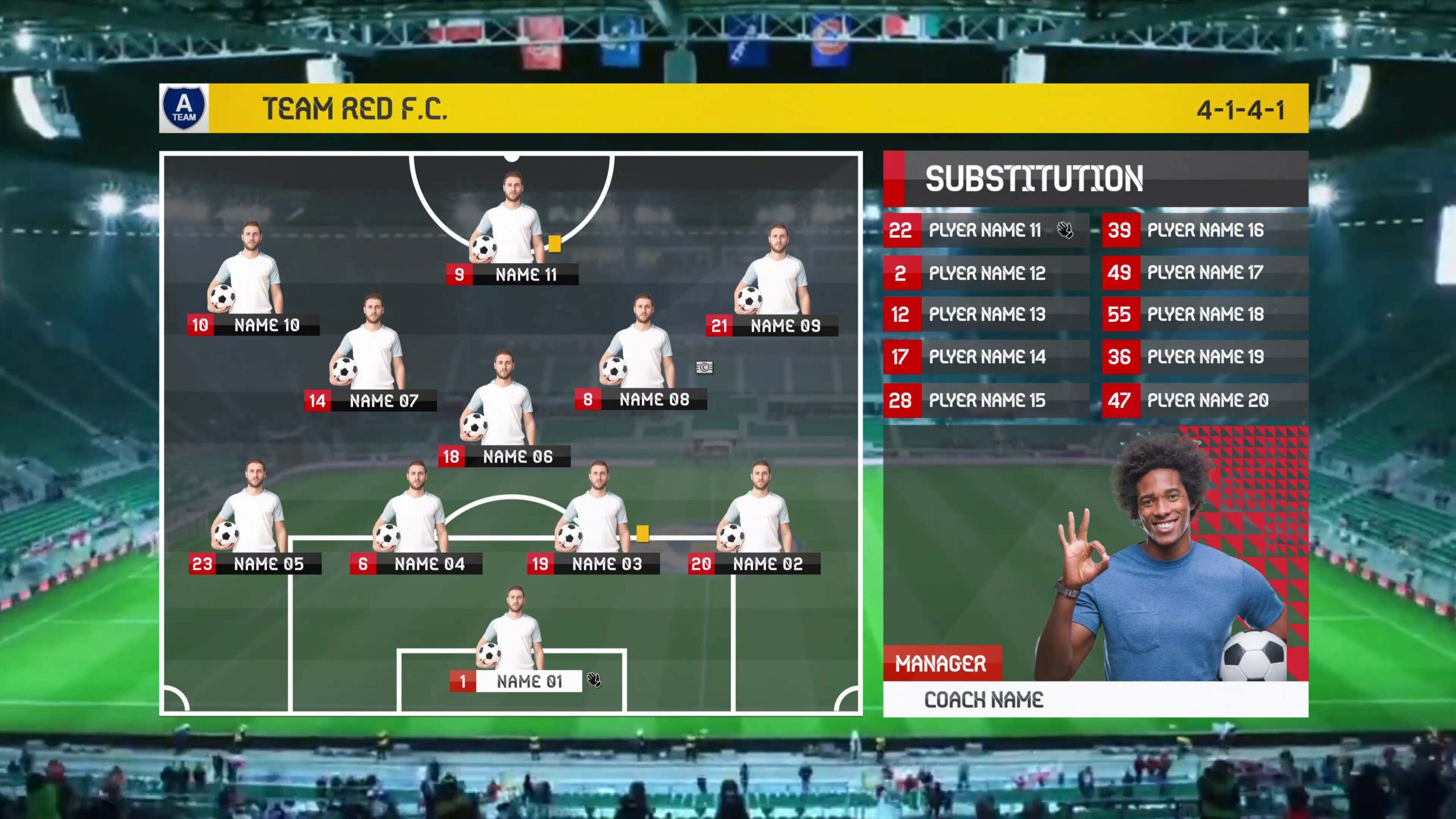Choose substitute 39 PLYER NAME 16
This screenshot has height=819, width=1456.
tap(1205, 230)
